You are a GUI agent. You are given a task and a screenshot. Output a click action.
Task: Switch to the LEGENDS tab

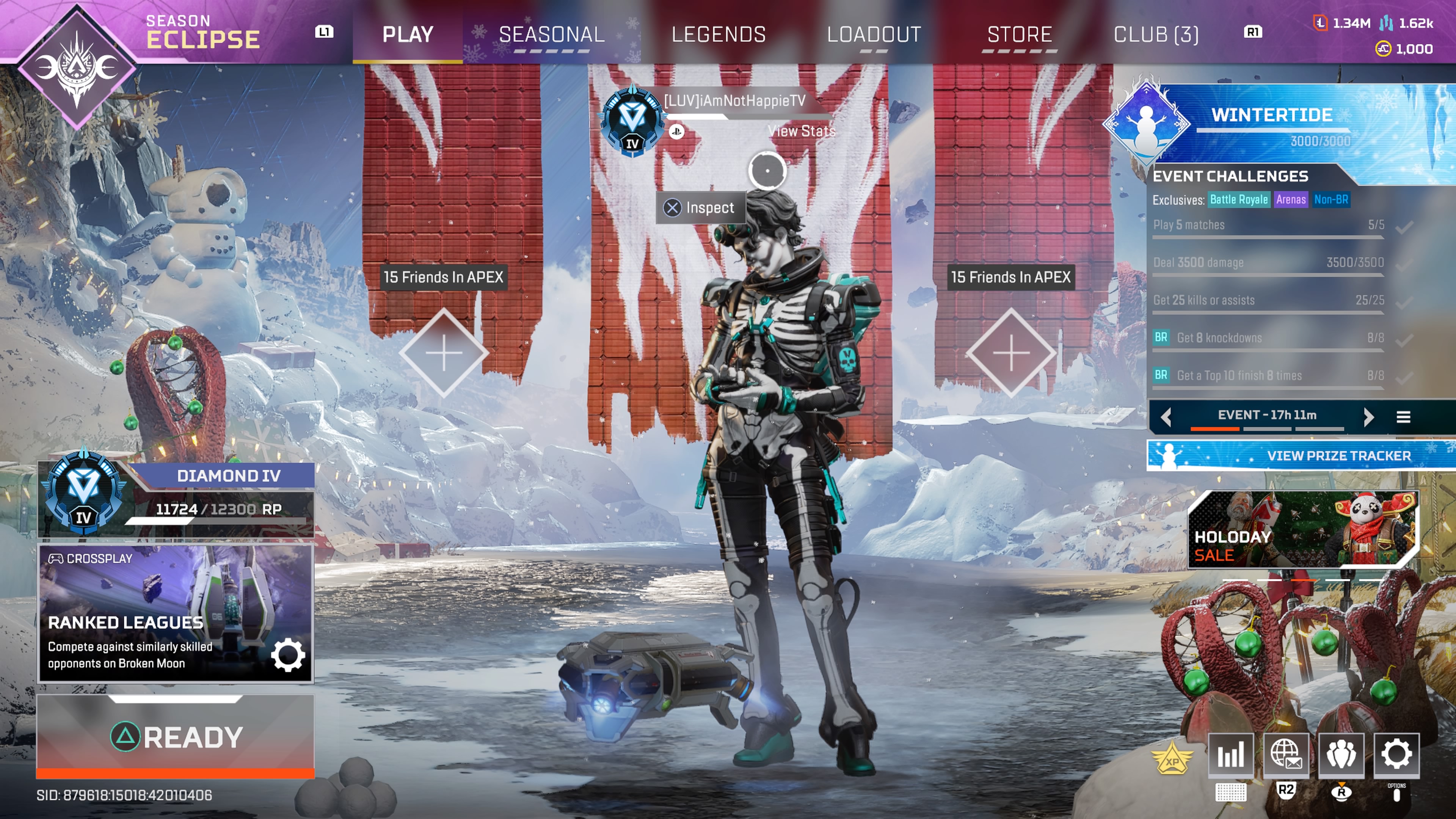pos(719,35)
